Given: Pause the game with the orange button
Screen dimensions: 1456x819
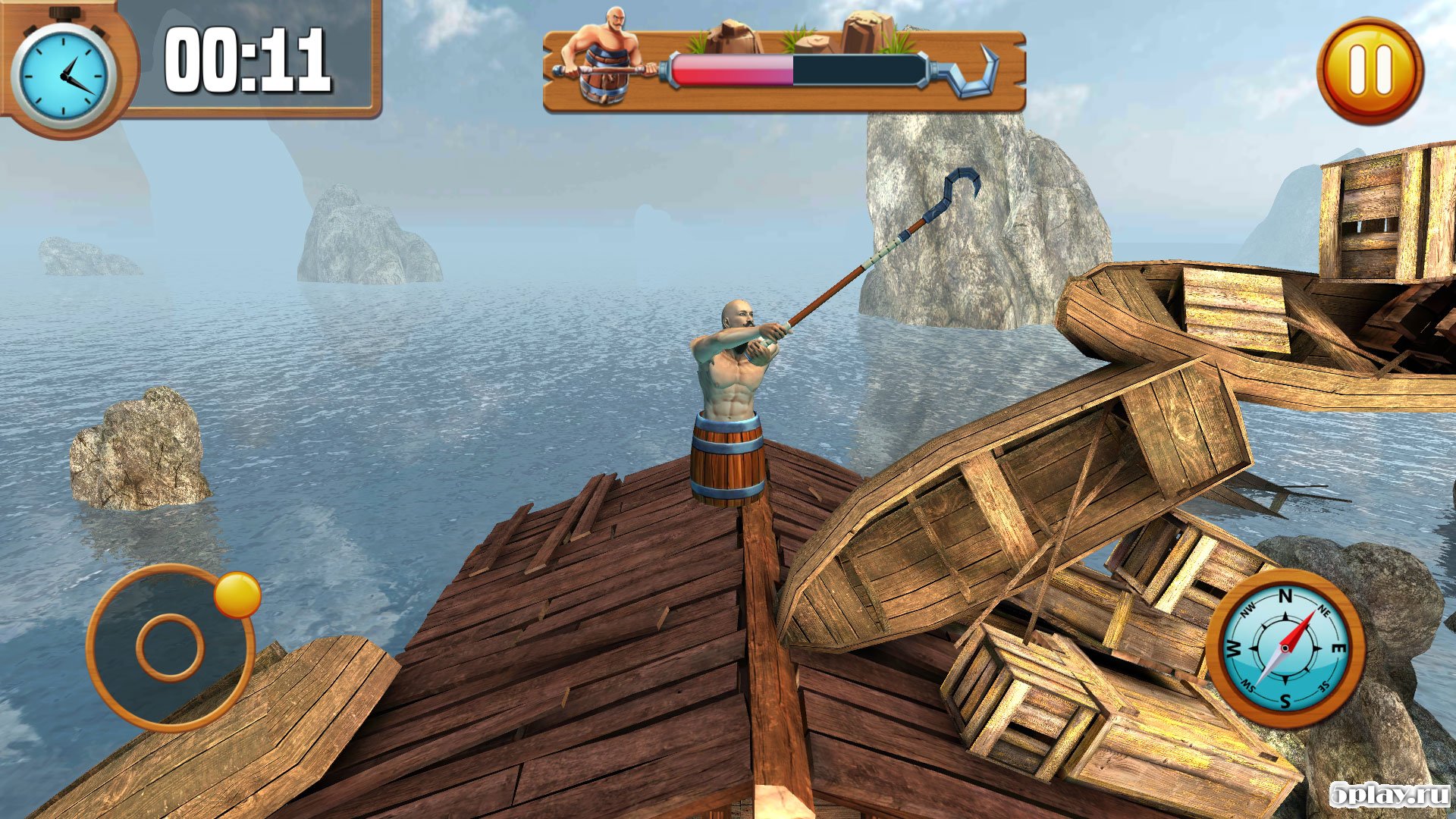Looking at the screenshot, I should tap(1370, 71).
